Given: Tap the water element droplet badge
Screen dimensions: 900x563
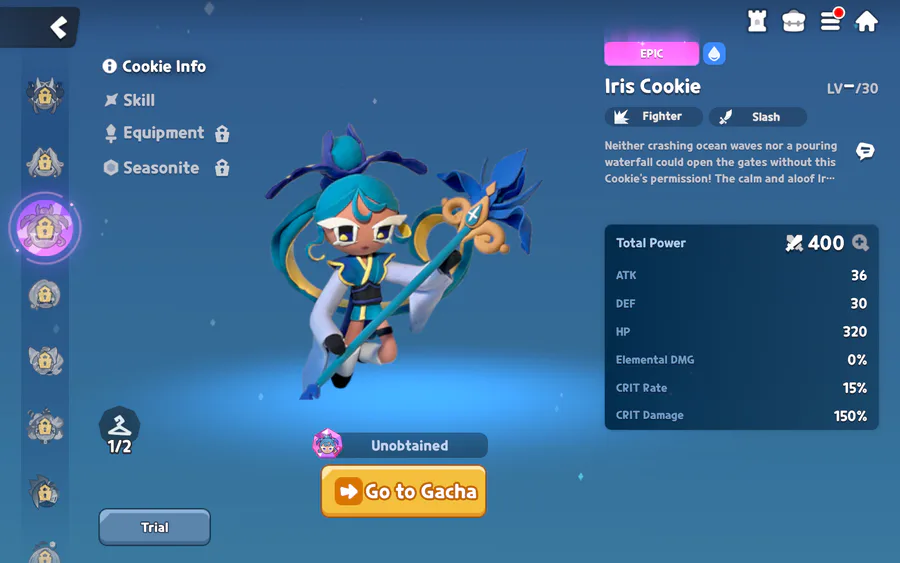Looking at the screenshot, I should 714,54.
